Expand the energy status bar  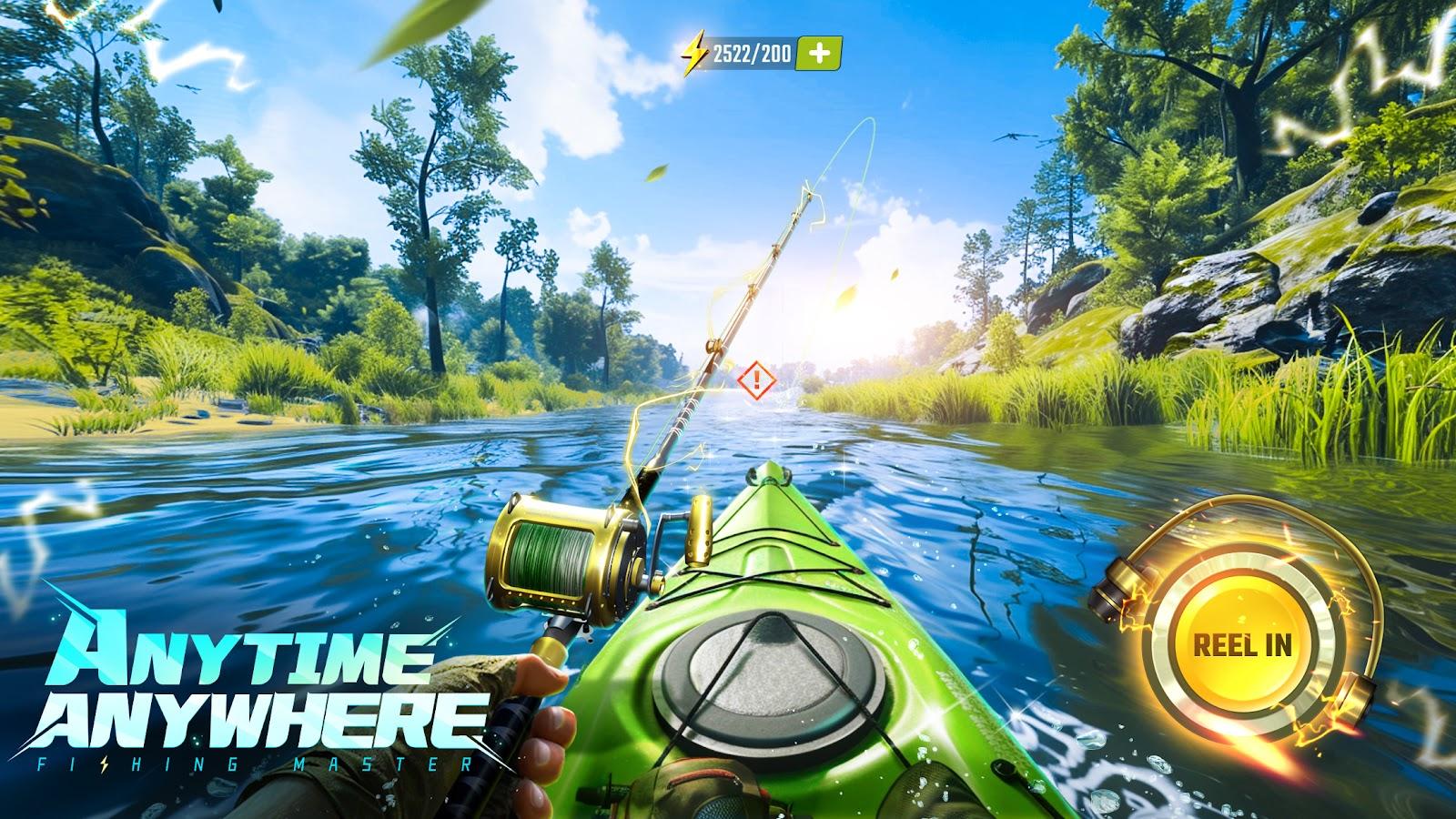click(x=755, y=54)
